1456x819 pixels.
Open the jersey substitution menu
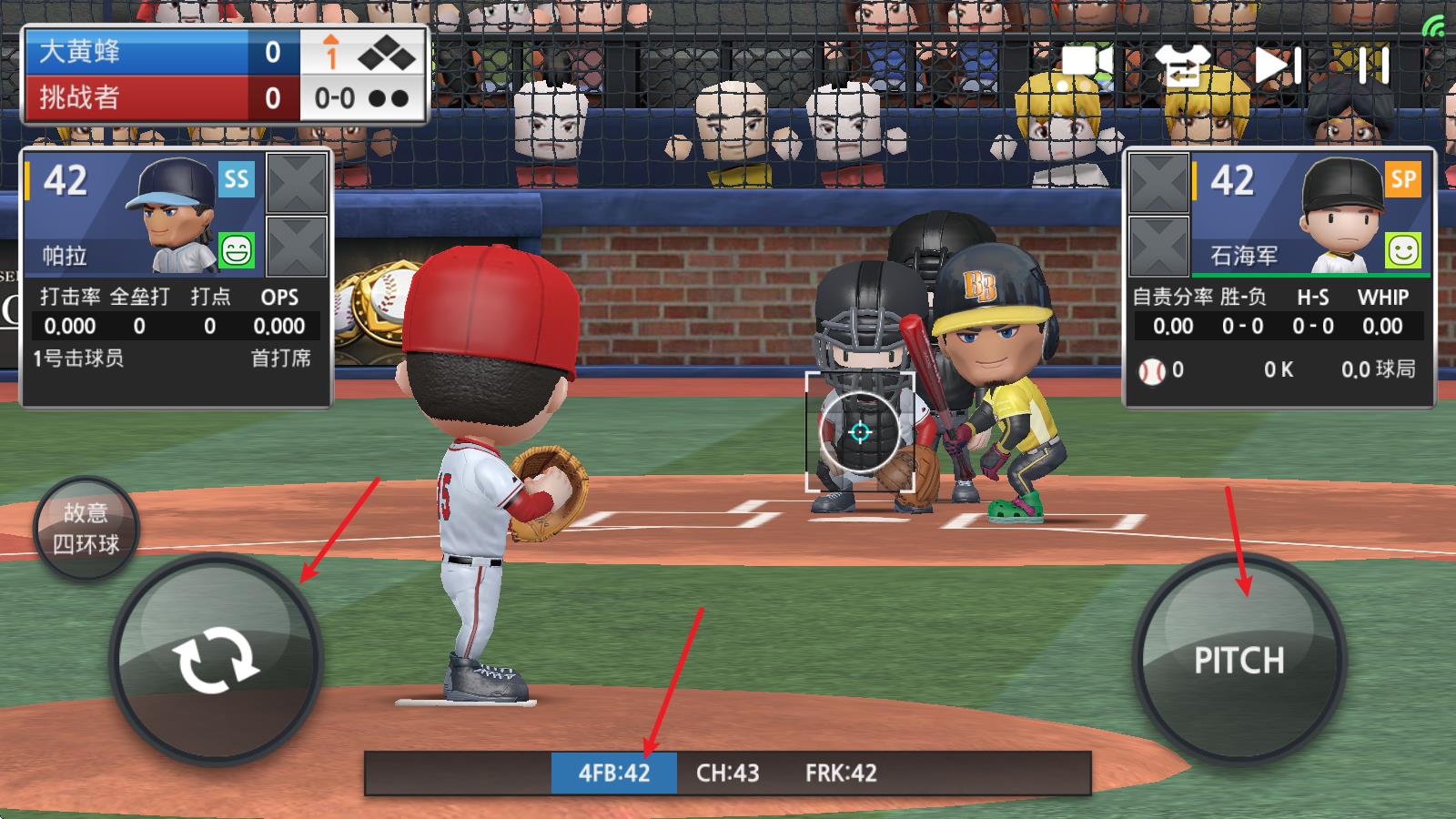tap(1182, 66)
